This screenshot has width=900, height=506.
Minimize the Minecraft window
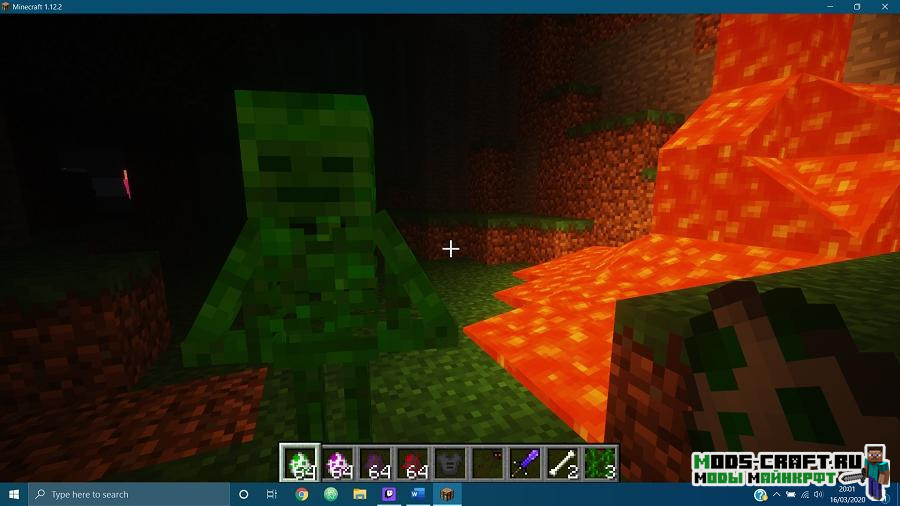click(827, 6)
